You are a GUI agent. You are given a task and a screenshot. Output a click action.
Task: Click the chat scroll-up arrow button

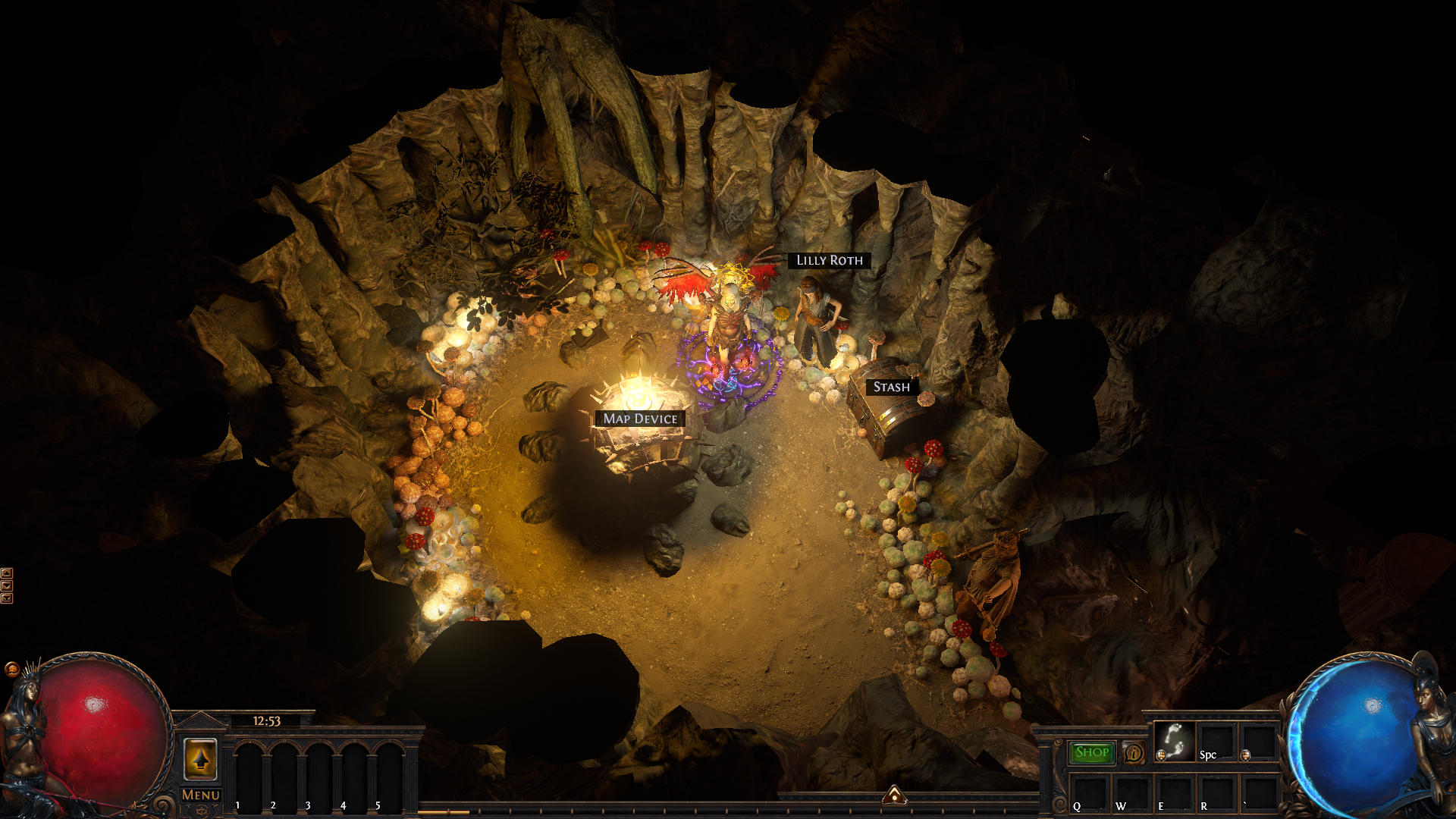7,573
